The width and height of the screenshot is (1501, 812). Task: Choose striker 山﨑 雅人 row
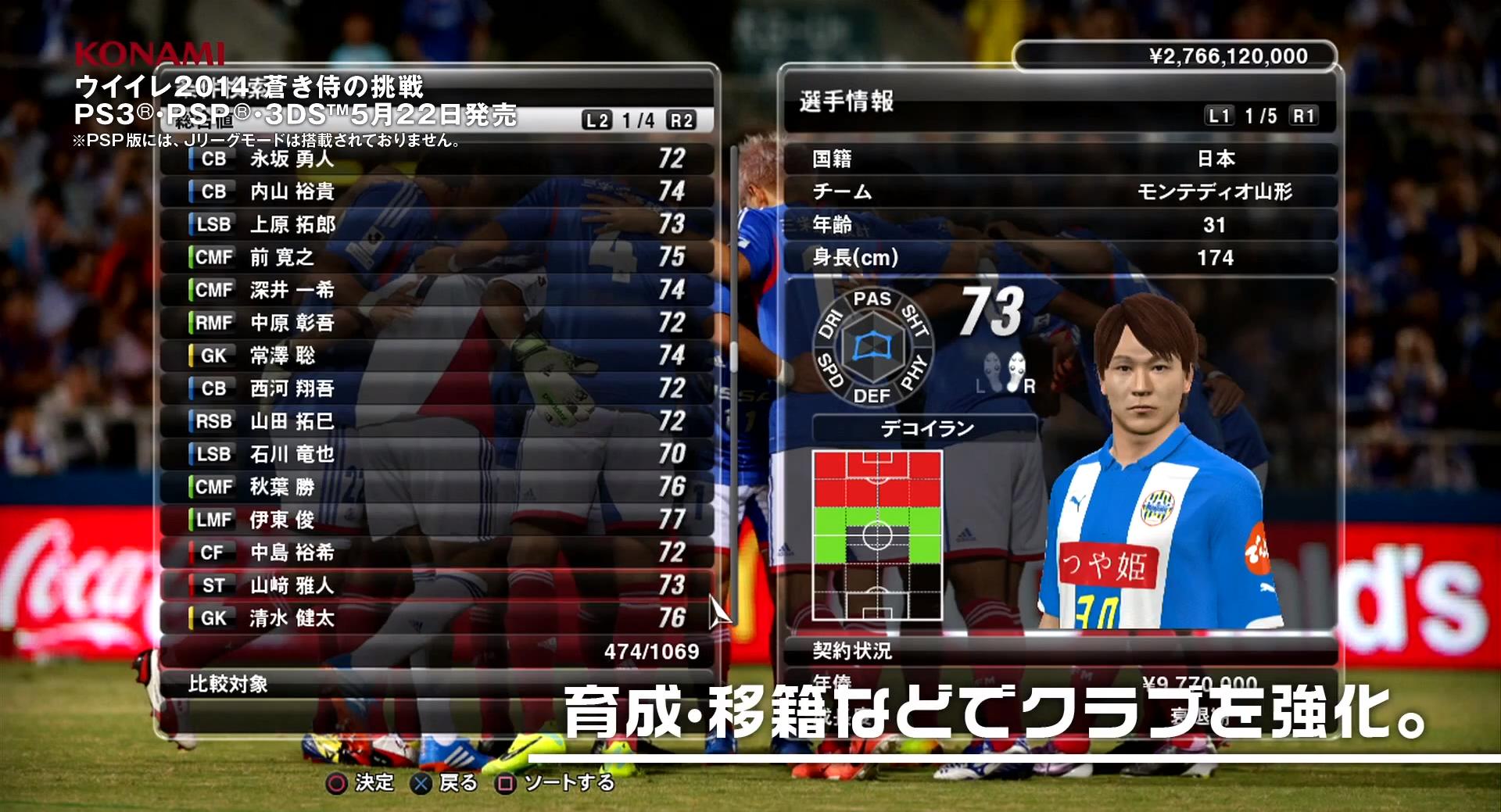point(438,586)
